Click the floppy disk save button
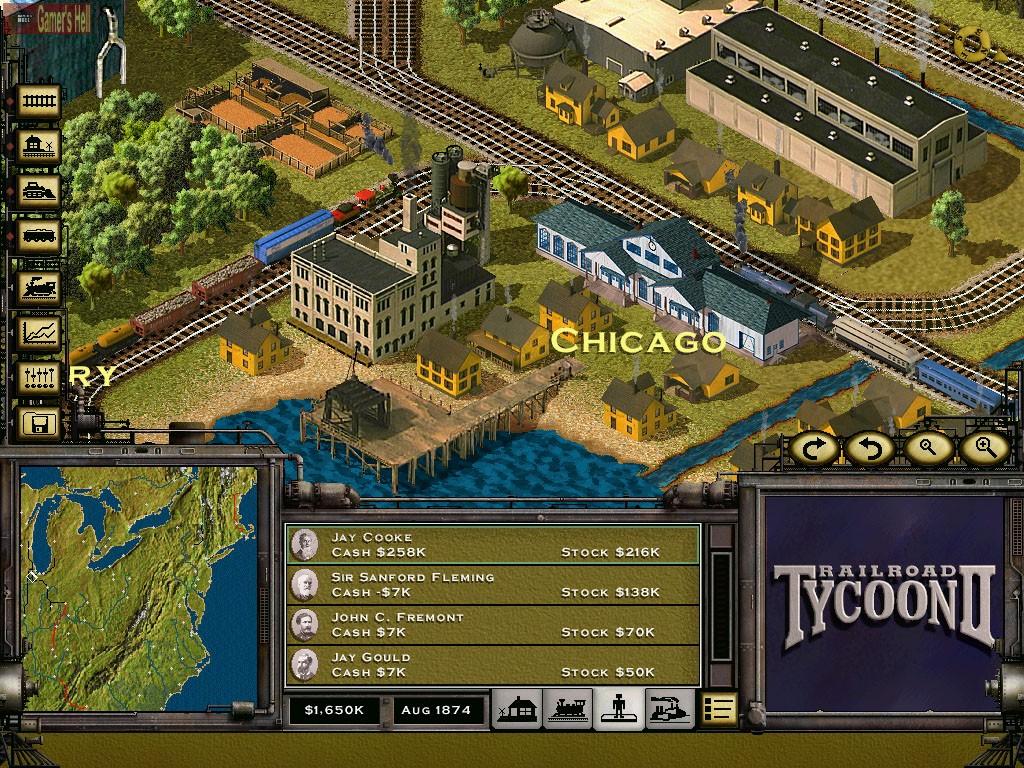 click(x=40, y=423)
